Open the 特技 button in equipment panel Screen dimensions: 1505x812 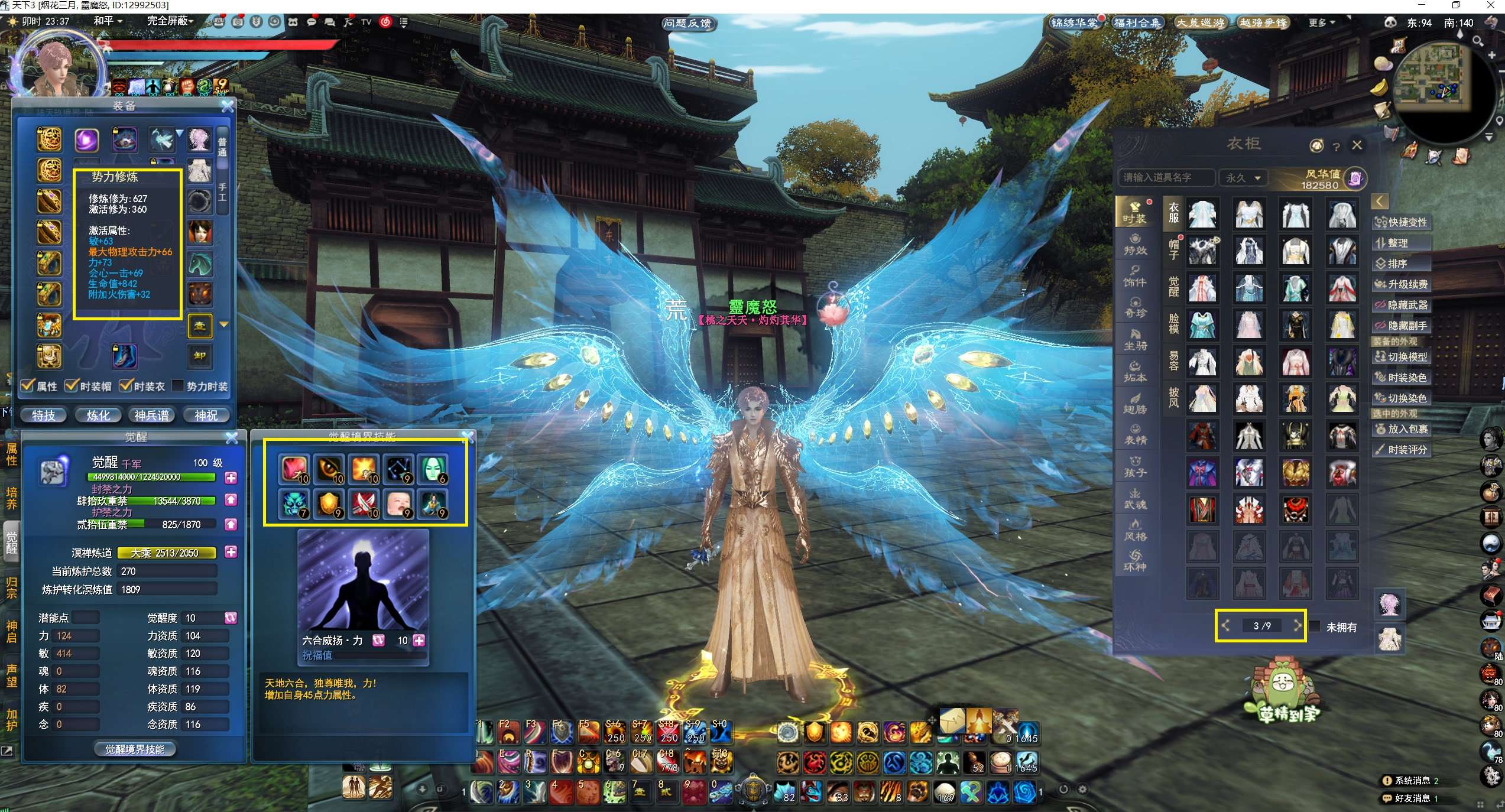tap(44, 415)
